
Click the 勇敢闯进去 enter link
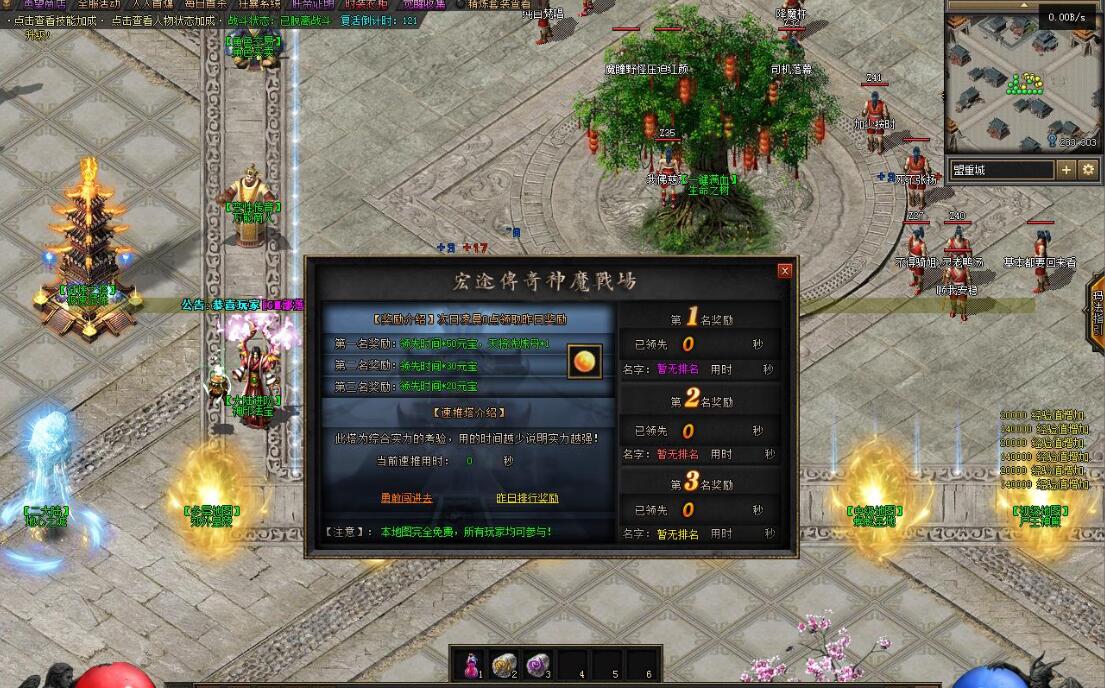click(406, 498)
